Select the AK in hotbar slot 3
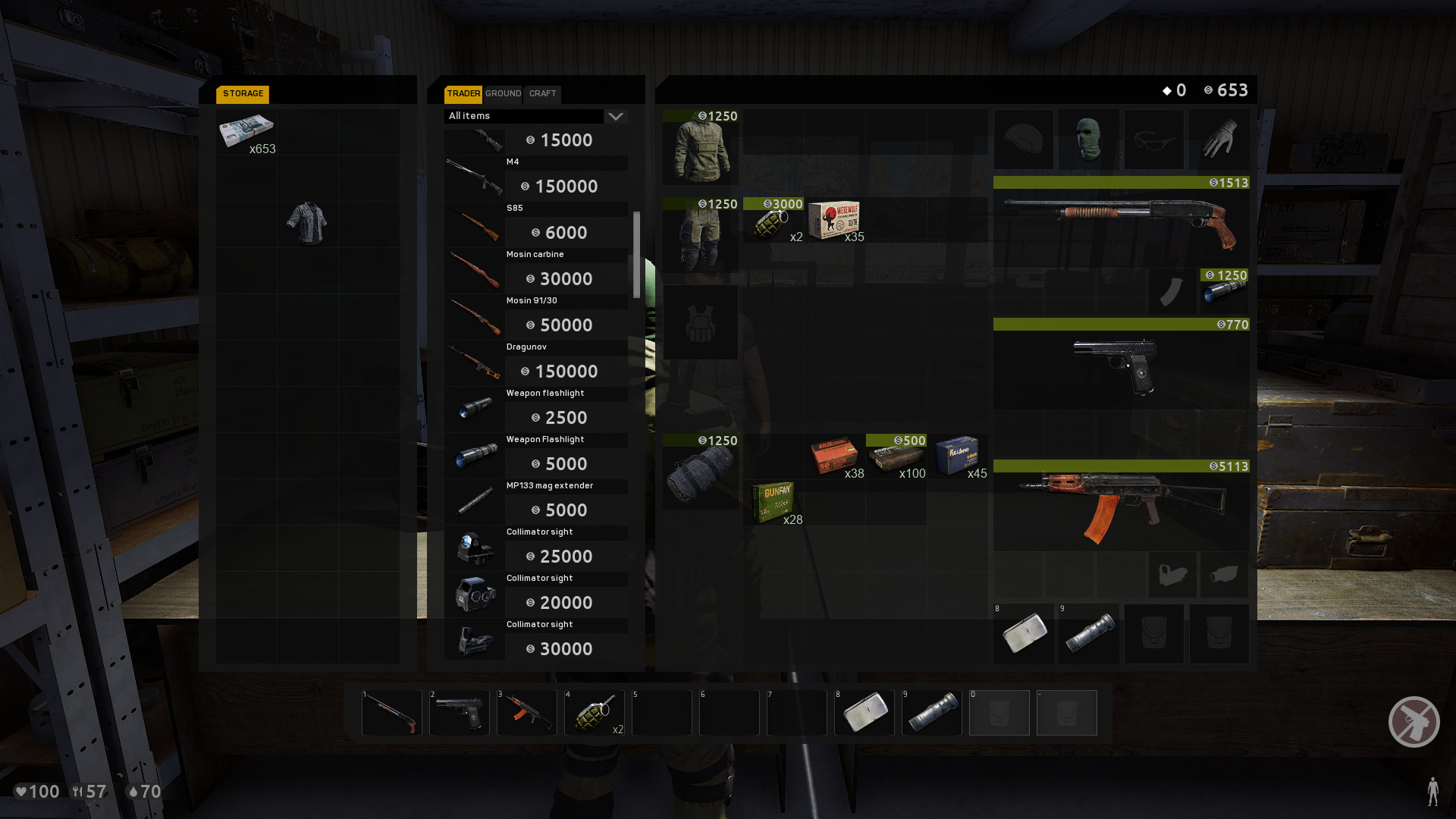The image size is (1456, 819). [x=526, y=713]
